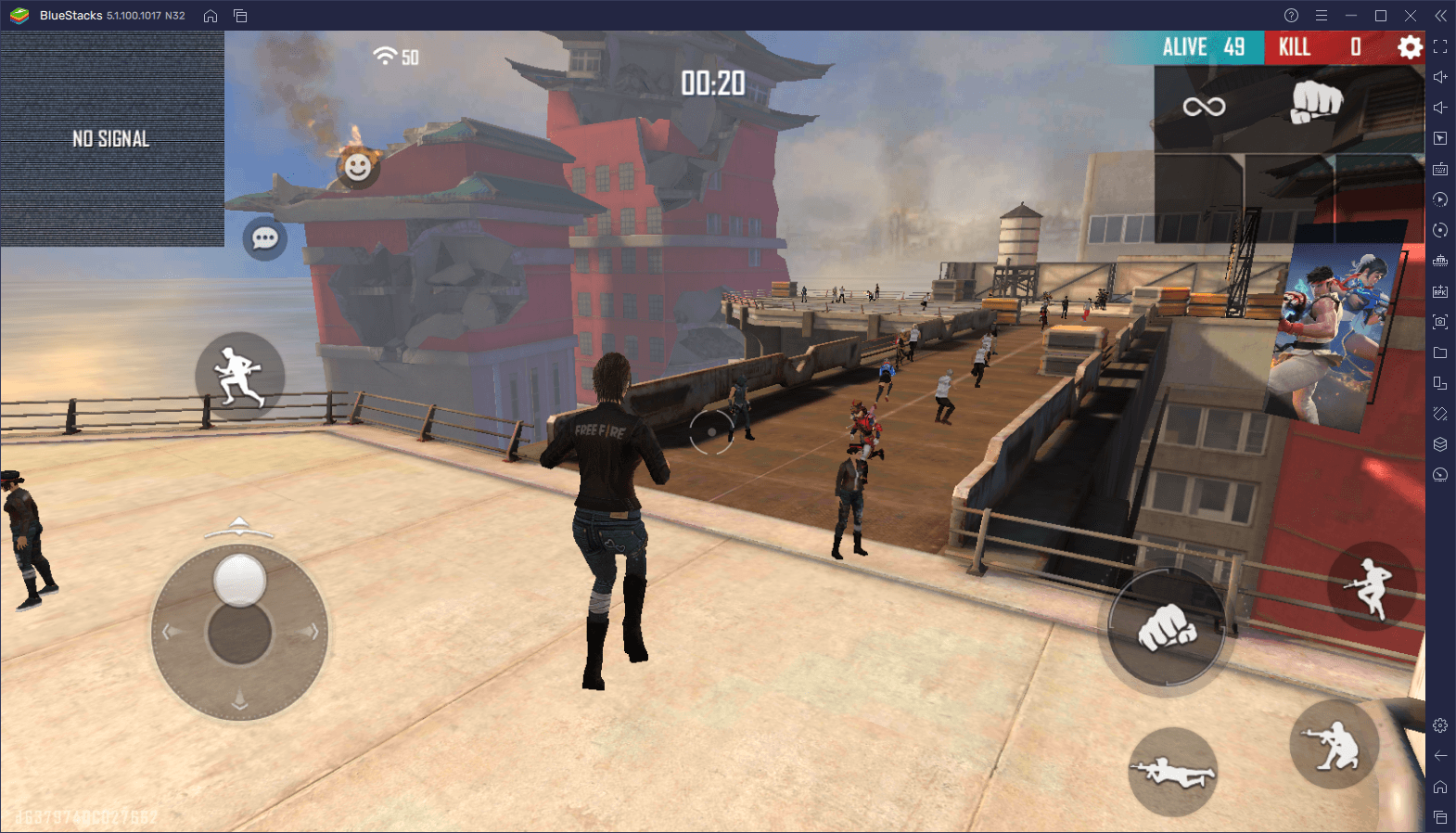This screenshot has height=833, width=1456.
Task: Go prone with the lying soldier button
Action: 1172,772
